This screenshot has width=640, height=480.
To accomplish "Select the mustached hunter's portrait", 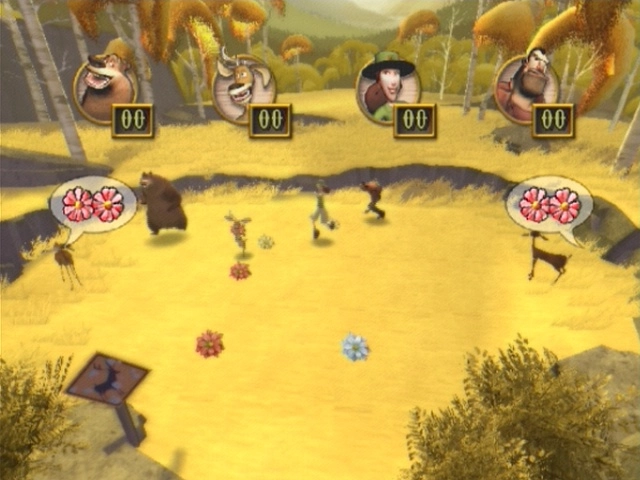I will [526, 90].
